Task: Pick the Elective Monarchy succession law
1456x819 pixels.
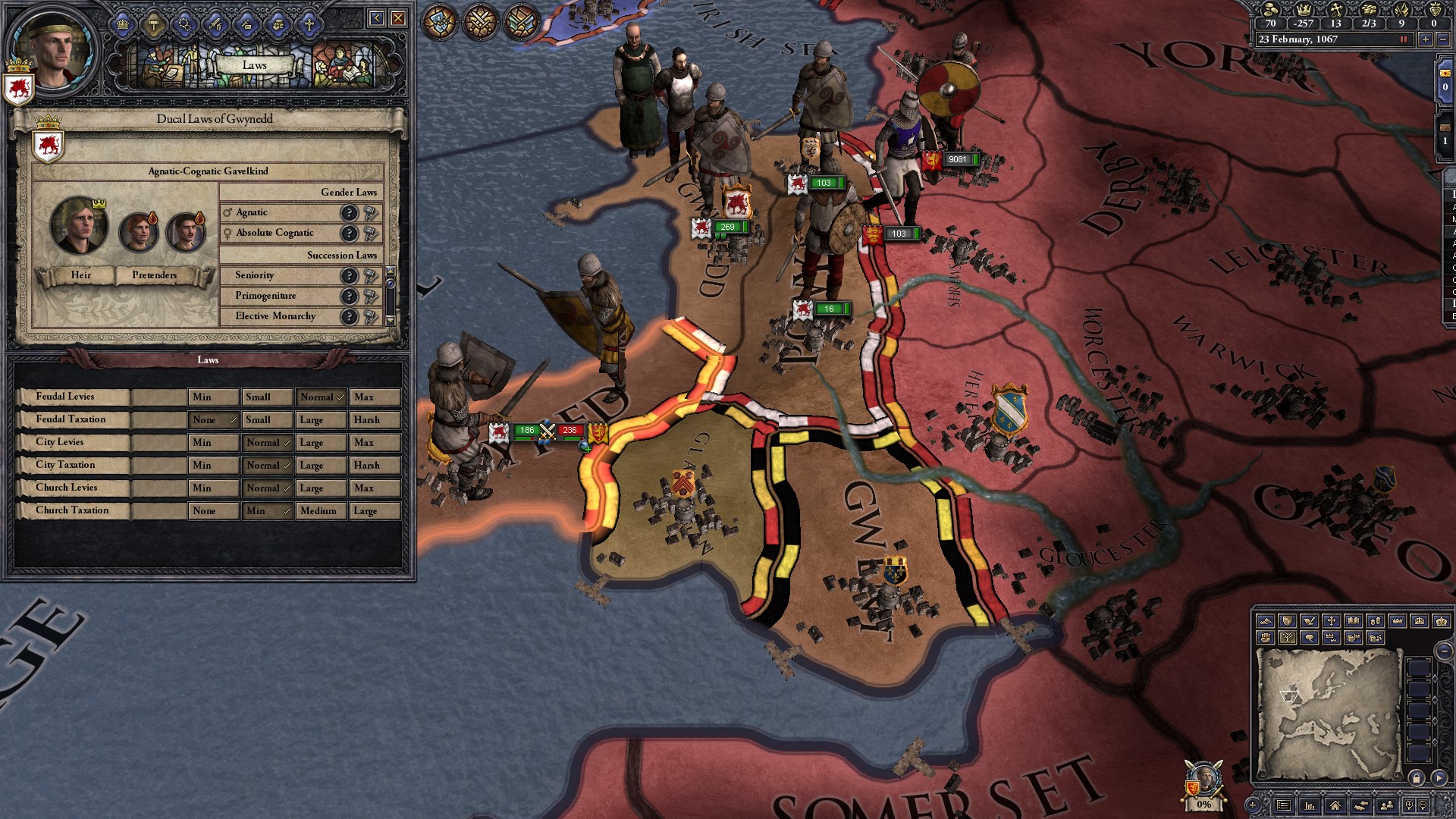Action: [275, 316]
